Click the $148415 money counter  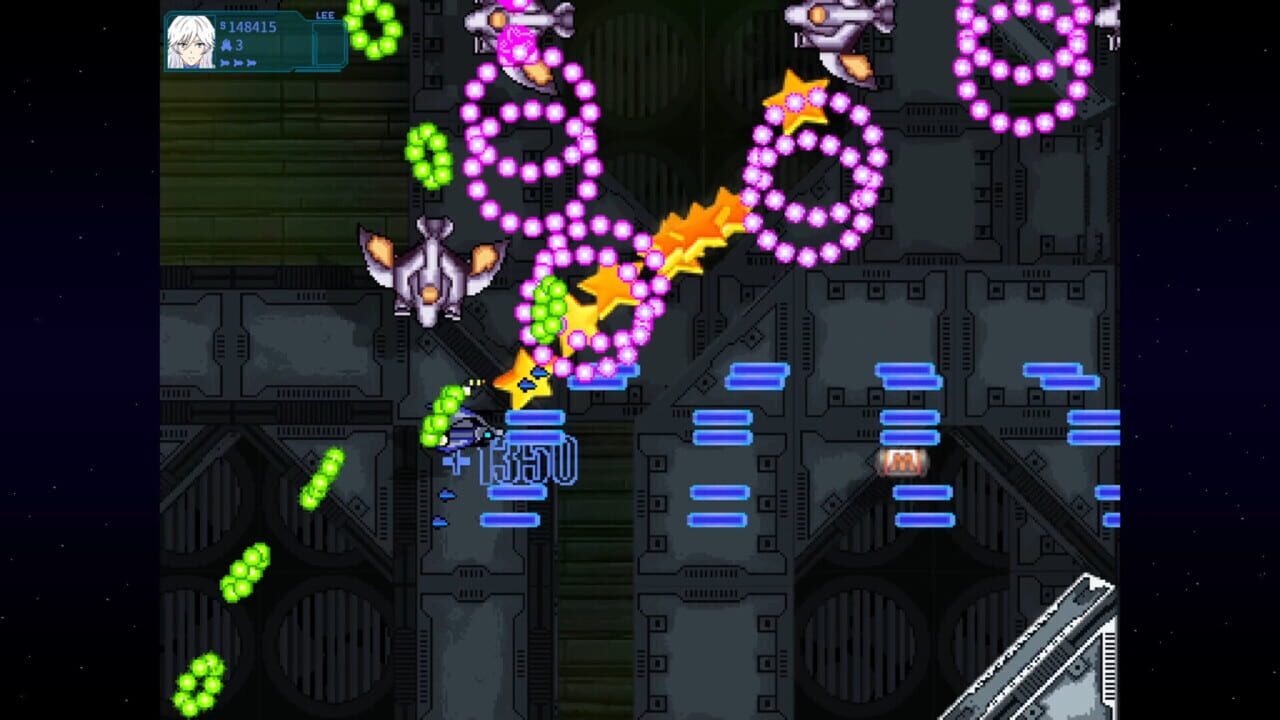252,27
